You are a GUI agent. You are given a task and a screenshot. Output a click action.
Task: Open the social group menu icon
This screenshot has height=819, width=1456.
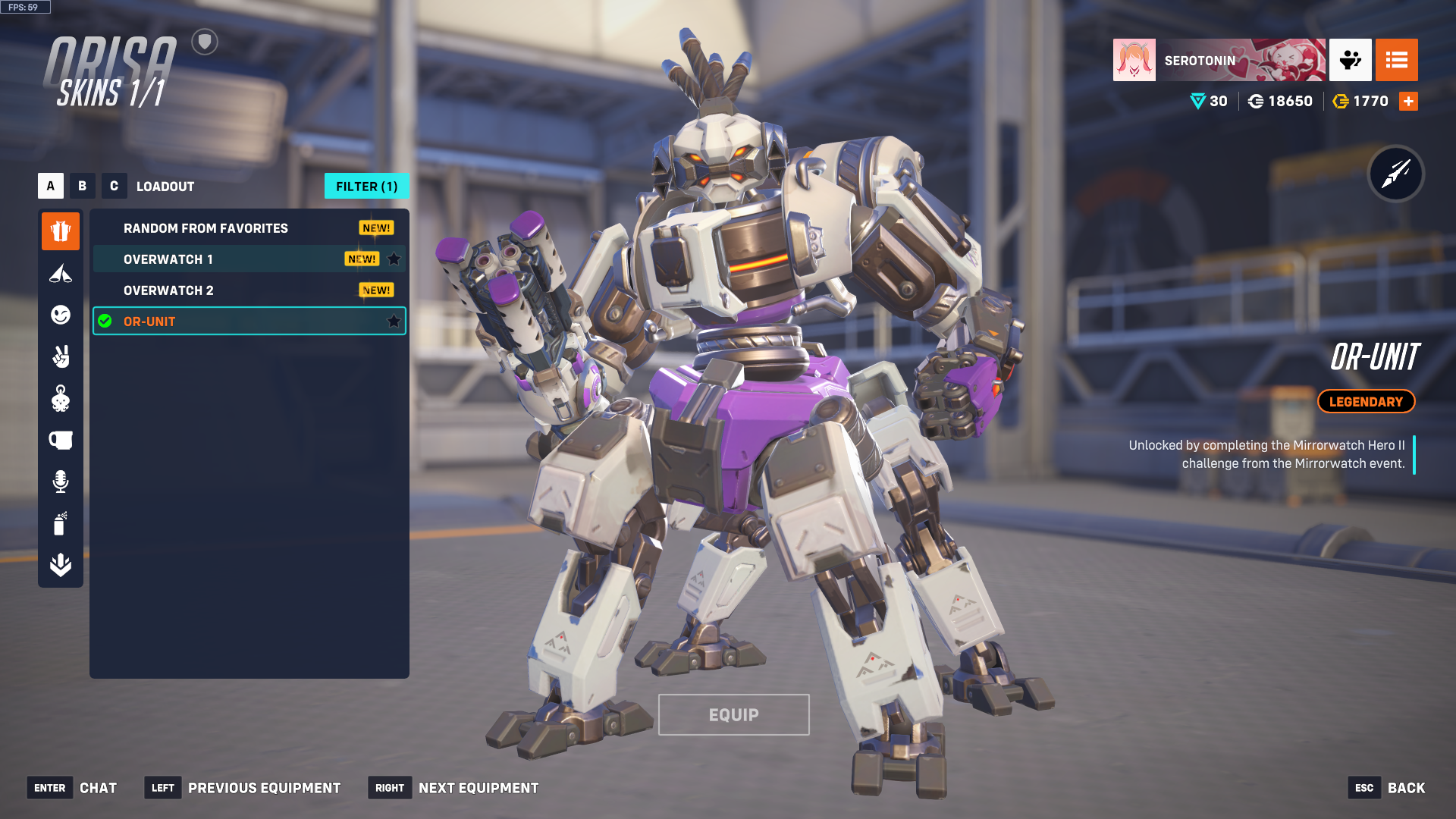pyautogui.click(x=1350, y=60)
